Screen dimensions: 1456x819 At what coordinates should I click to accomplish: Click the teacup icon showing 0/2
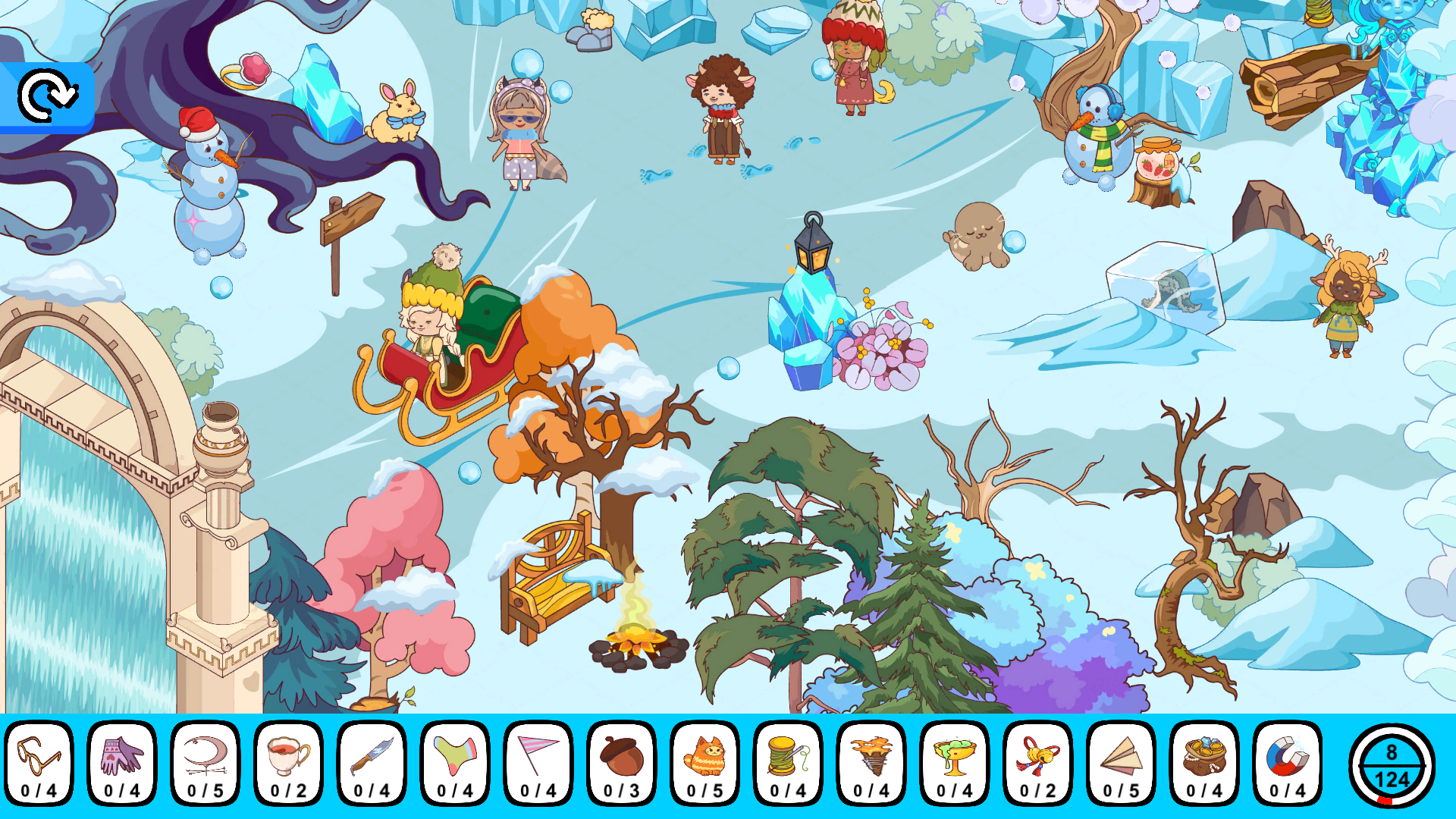pos(287,762)
